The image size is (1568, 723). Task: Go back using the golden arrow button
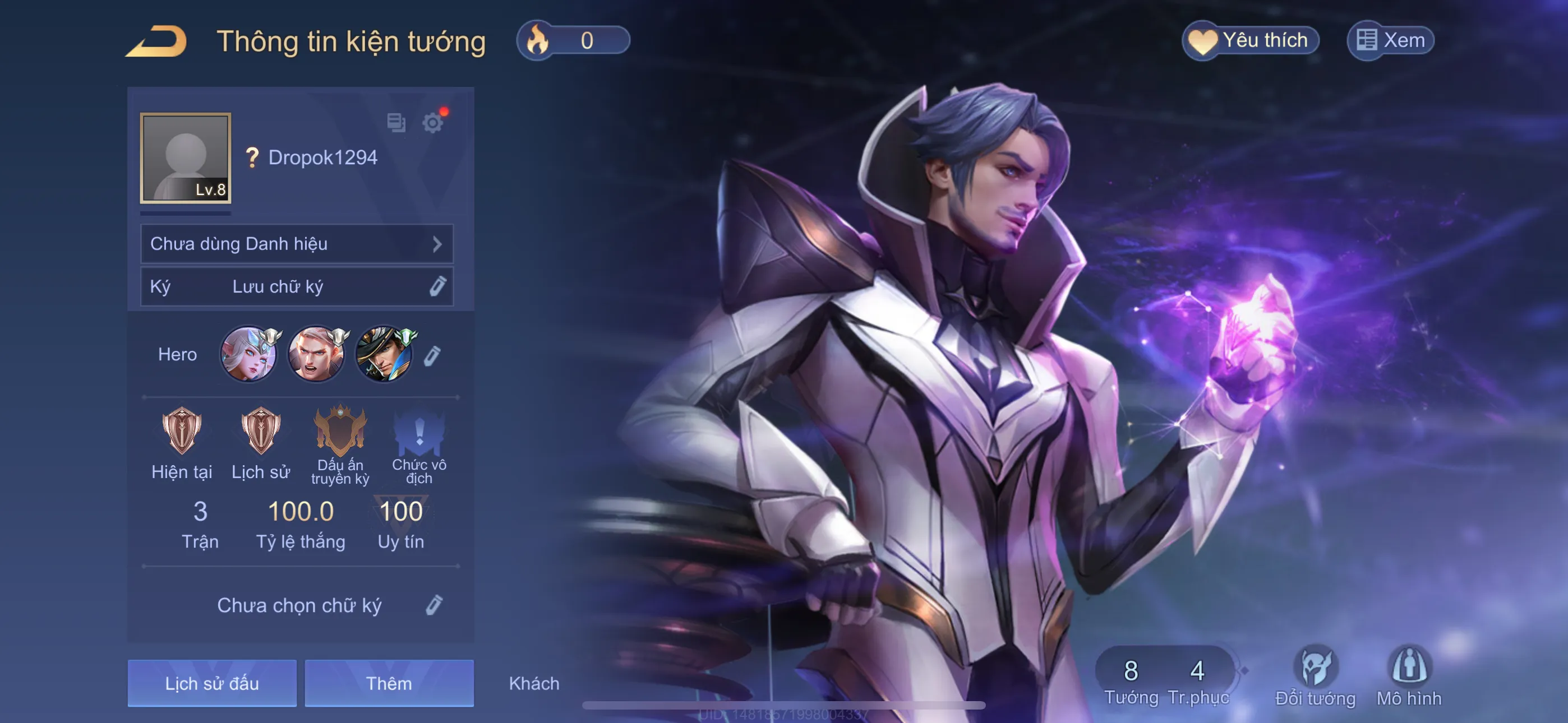[x=156, y=41]
